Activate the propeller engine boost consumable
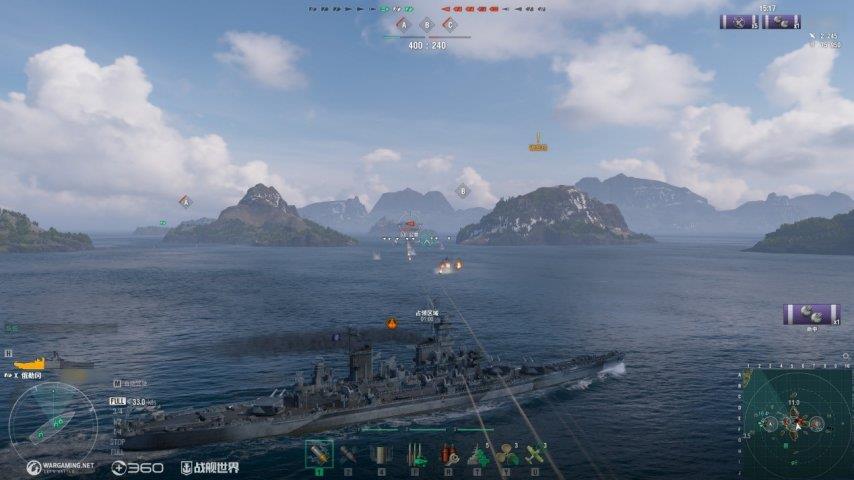This screenshot has height=480, width=854. pos(507,455)
